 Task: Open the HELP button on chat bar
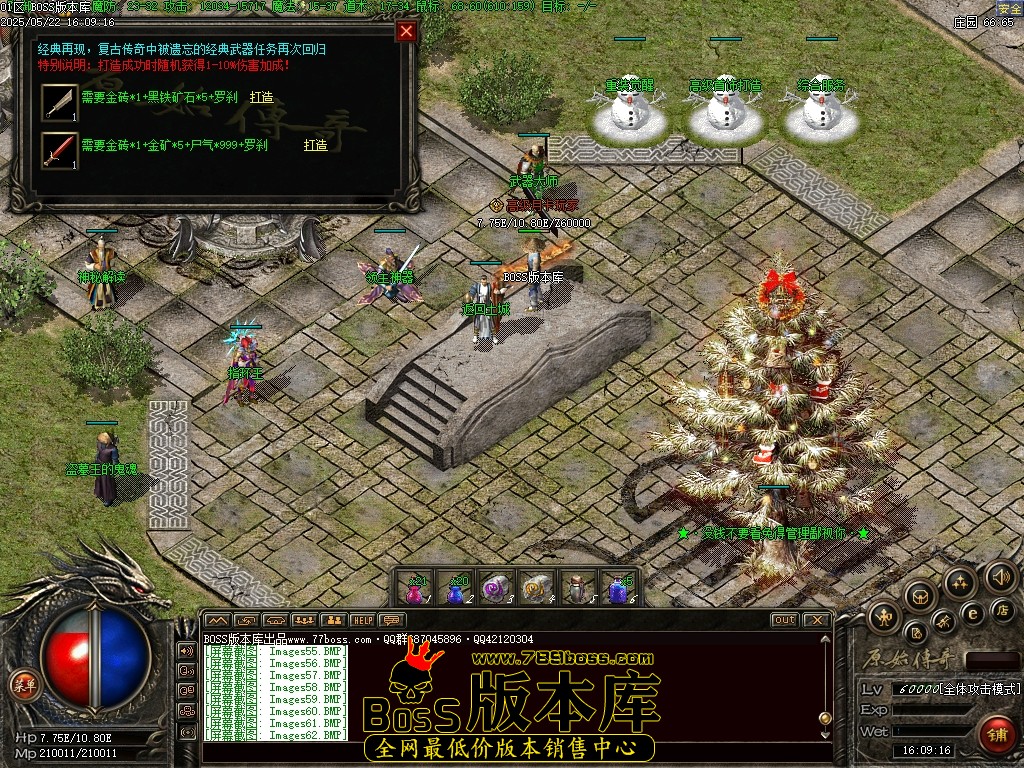point(363,620)
